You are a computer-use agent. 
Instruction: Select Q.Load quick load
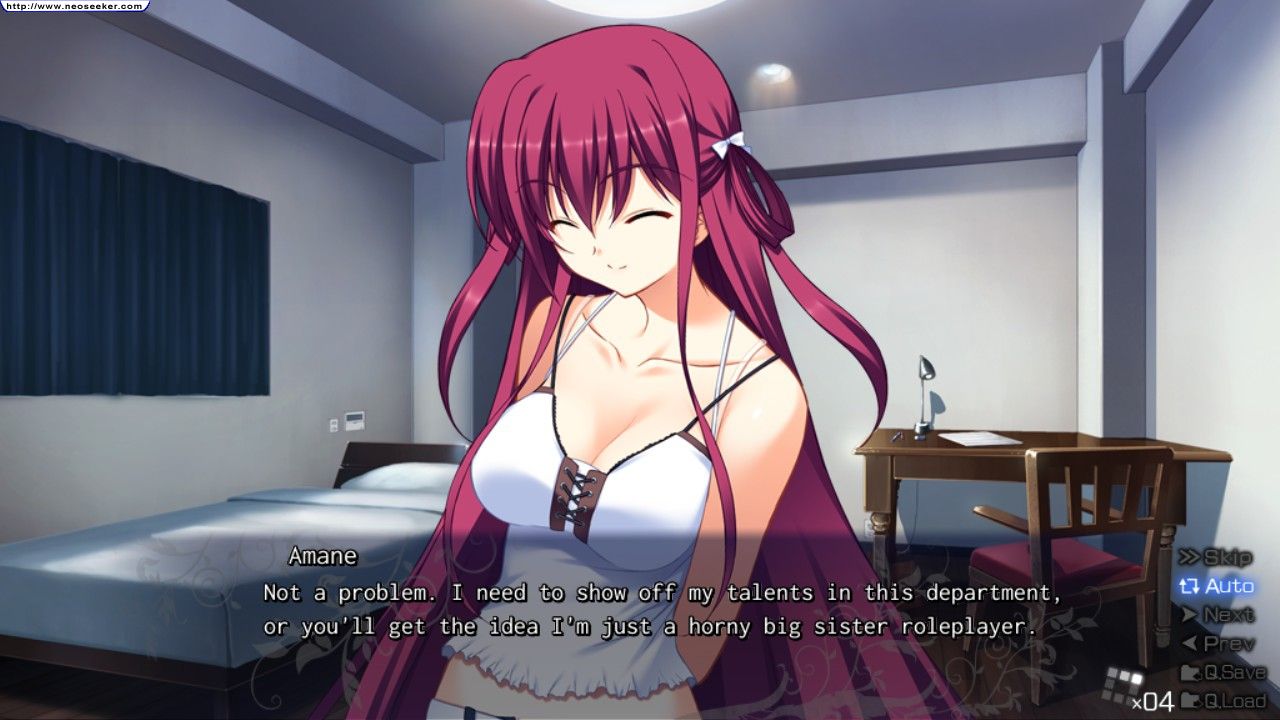pyautogui.click(x=1223, y=700)
